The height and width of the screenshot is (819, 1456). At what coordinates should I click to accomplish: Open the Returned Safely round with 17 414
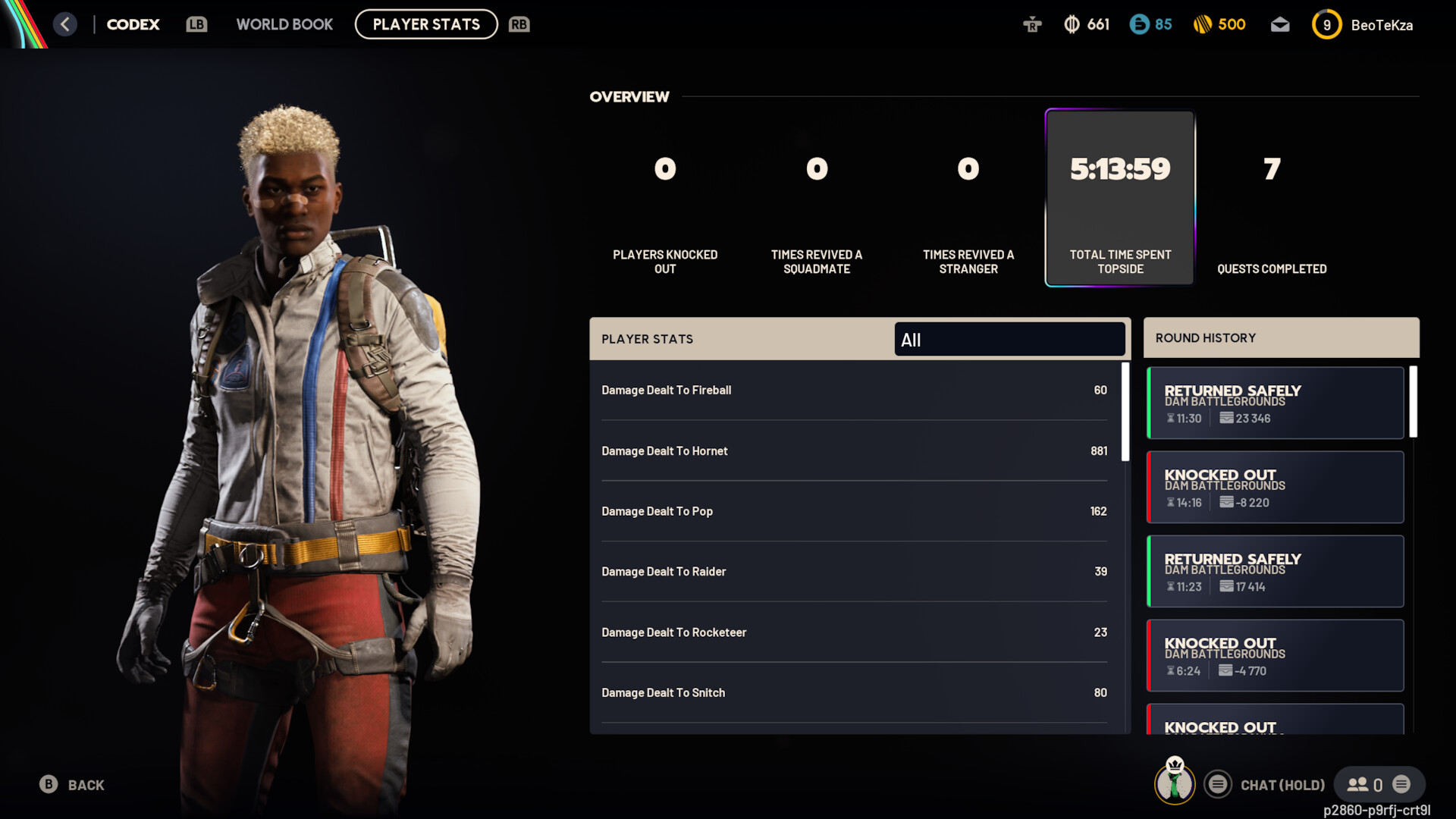(x=1276, y=572)
